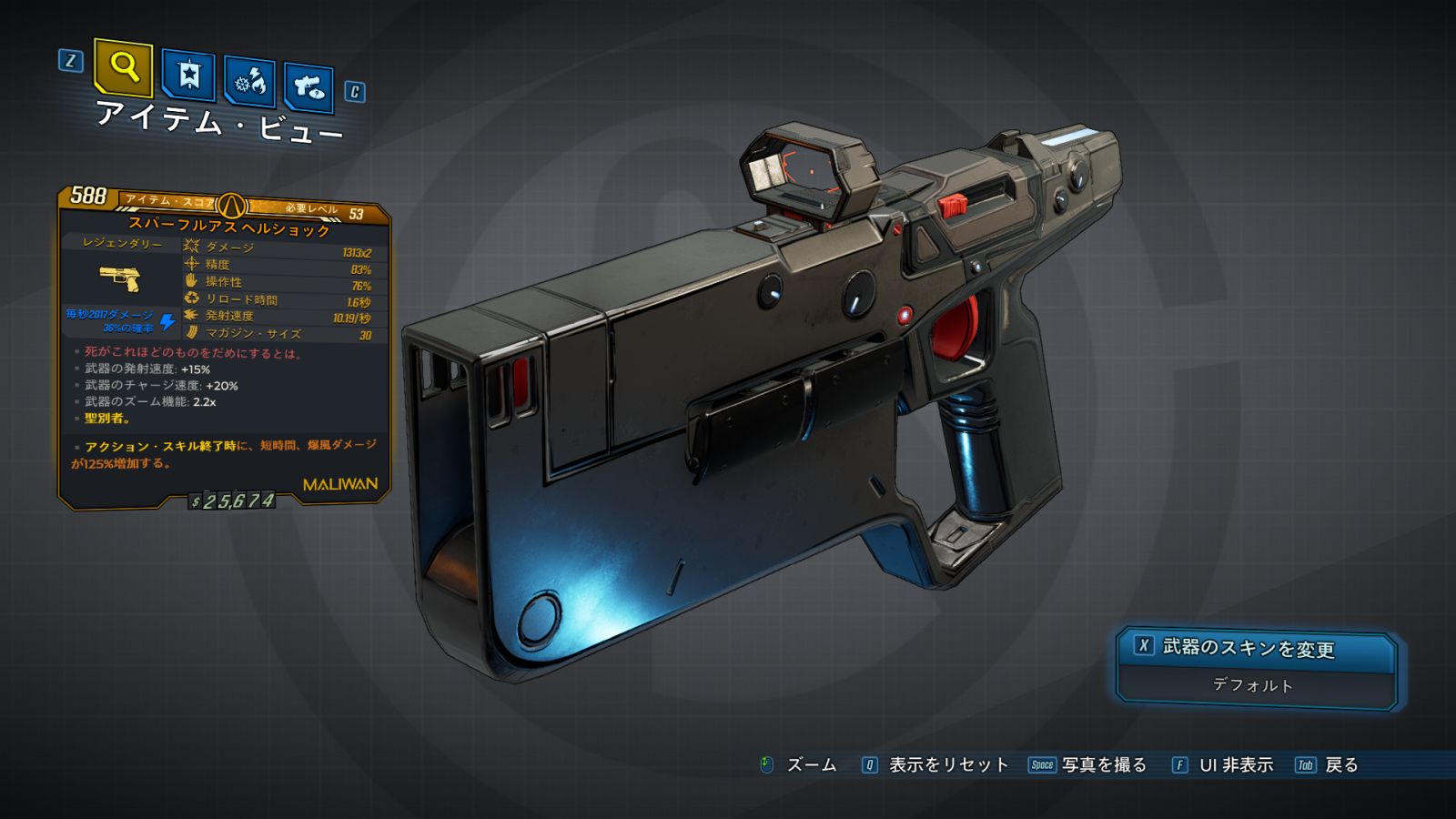Select the デフォルト skin entry
The width and height of the screenshot is (1456, 819).
click(1253, 685)
